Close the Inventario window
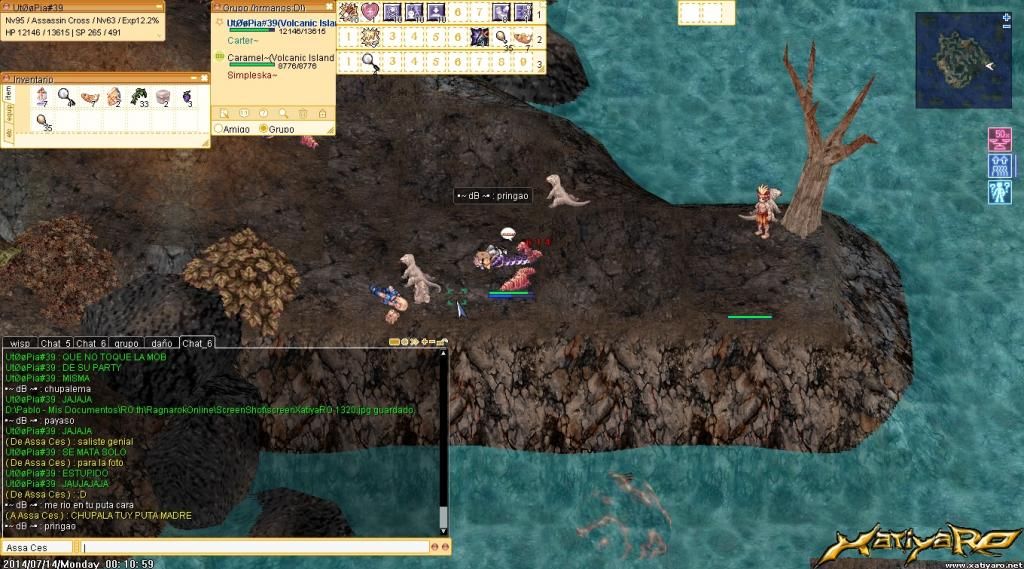Viewport: 1024px width, 569px height. pyautogui.click(x=204, y=77)
